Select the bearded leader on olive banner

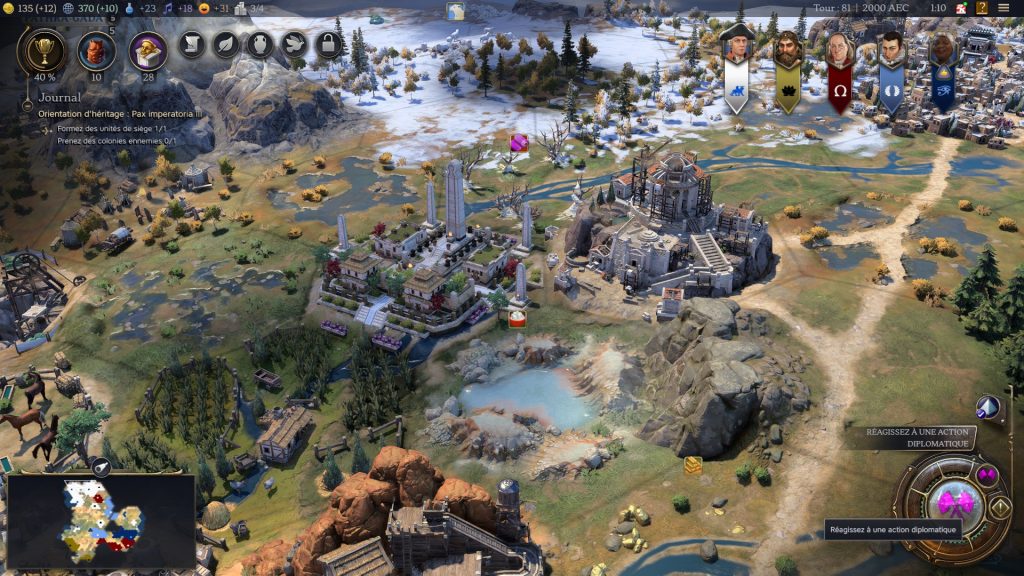pyautogui.click(x=788, y=52)
